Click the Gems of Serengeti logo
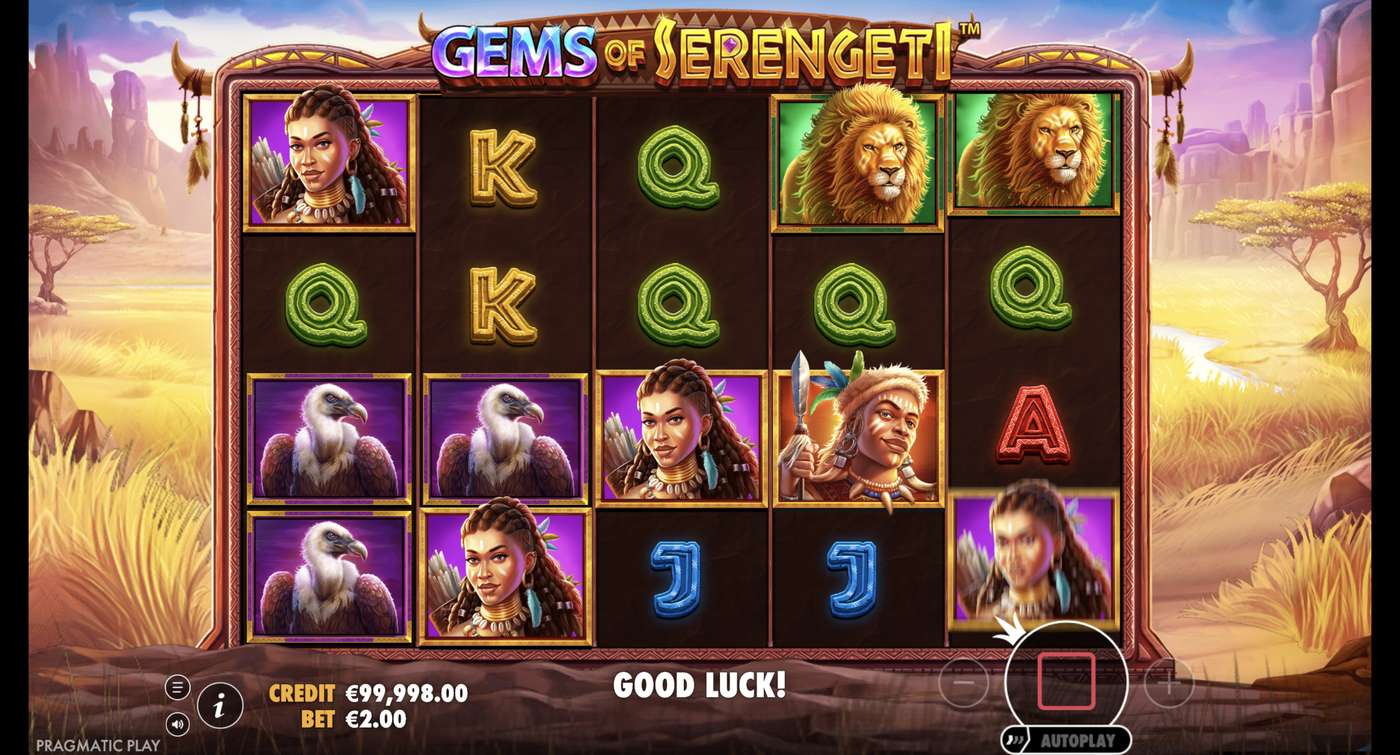The image size is (1400, 755). (x=700, y=45)
